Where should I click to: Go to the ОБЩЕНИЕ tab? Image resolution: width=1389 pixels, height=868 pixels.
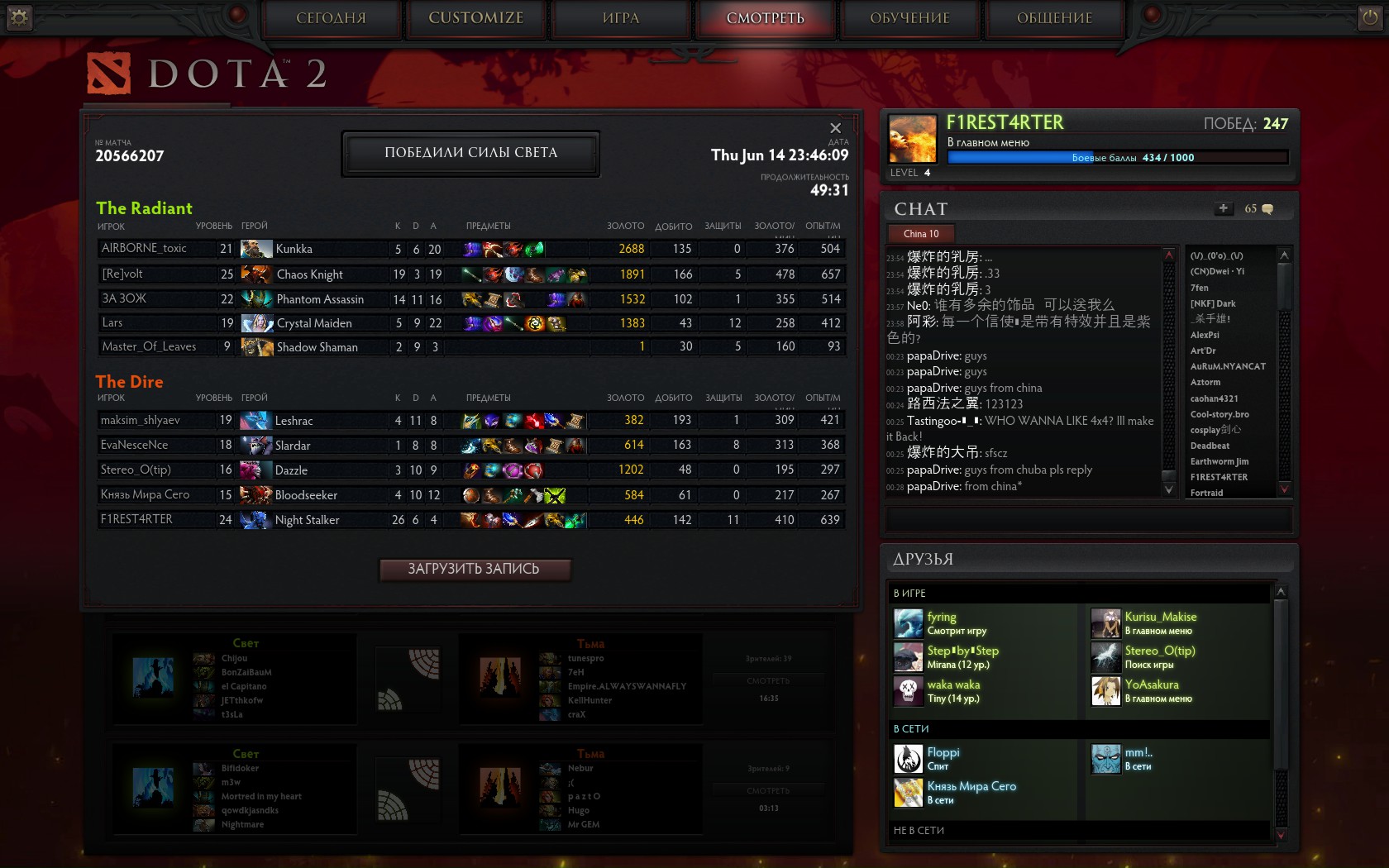(x=1054, y=18)
